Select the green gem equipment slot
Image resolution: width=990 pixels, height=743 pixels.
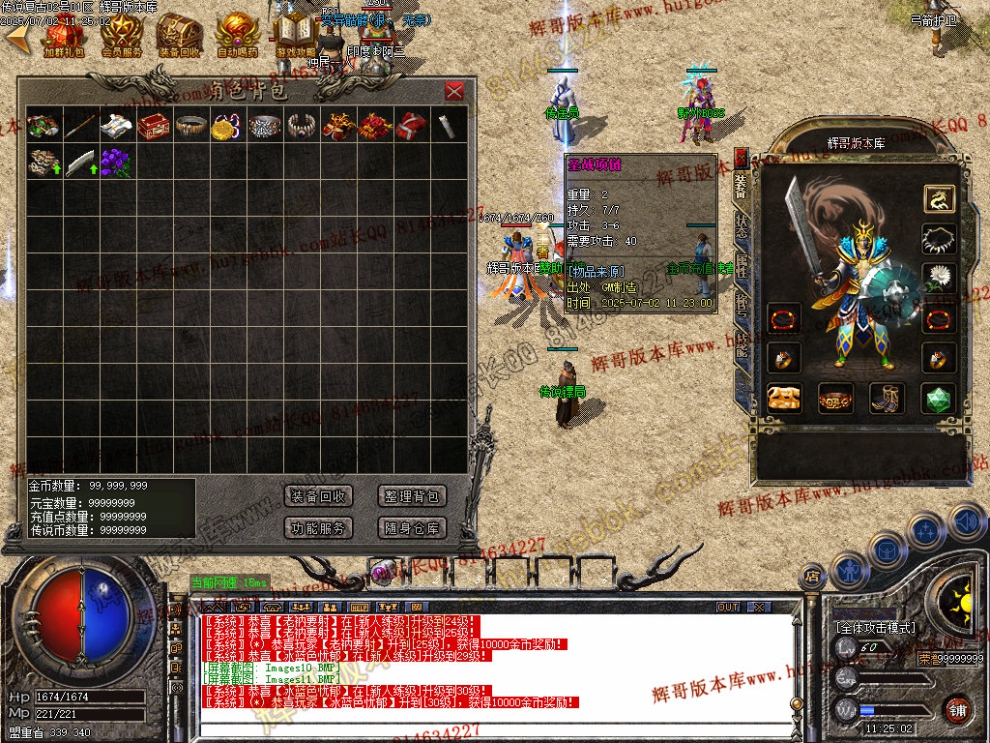(x=938, y=398)
